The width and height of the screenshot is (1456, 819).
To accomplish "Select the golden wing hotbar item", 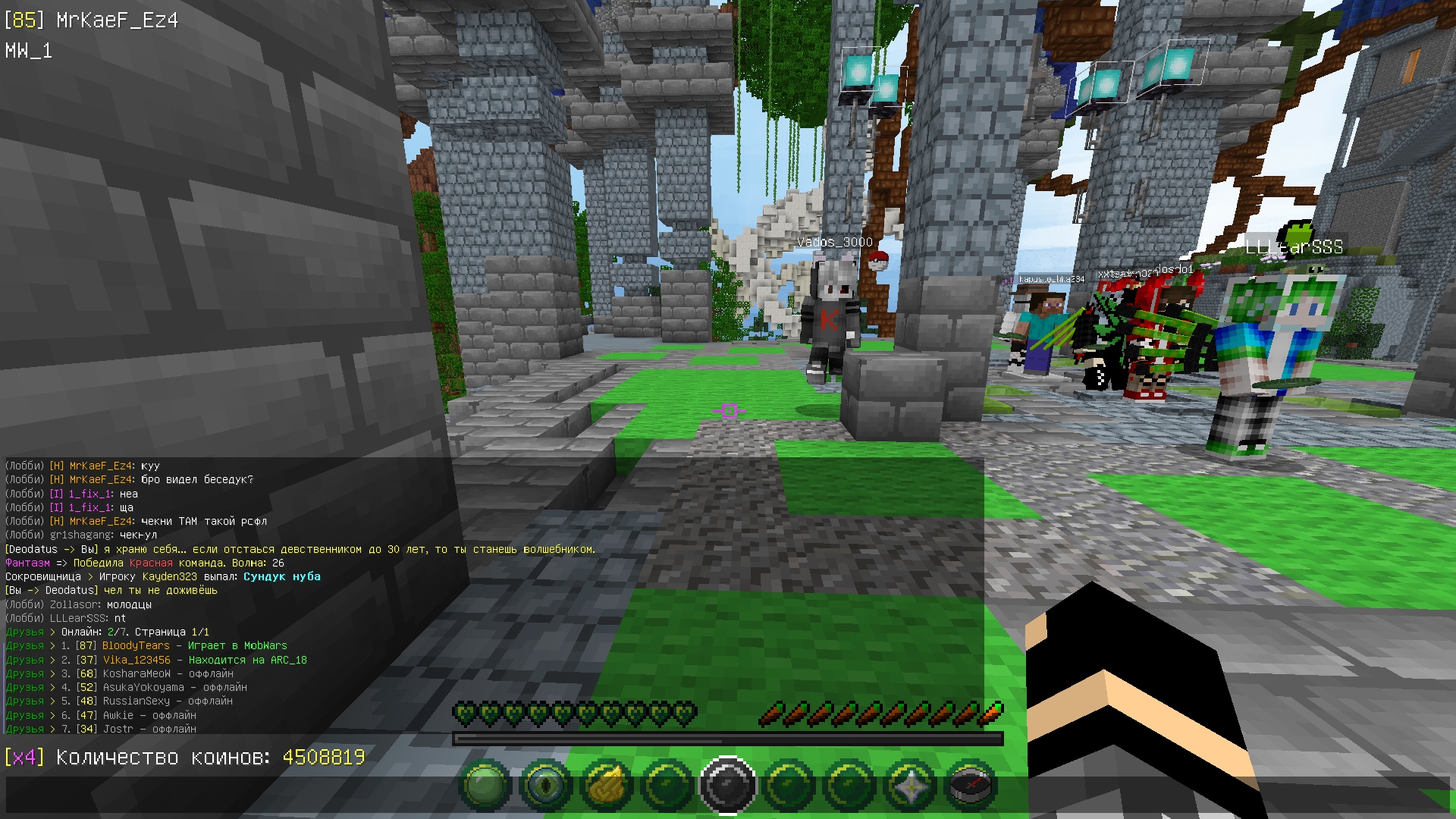I will pos(607,786).
